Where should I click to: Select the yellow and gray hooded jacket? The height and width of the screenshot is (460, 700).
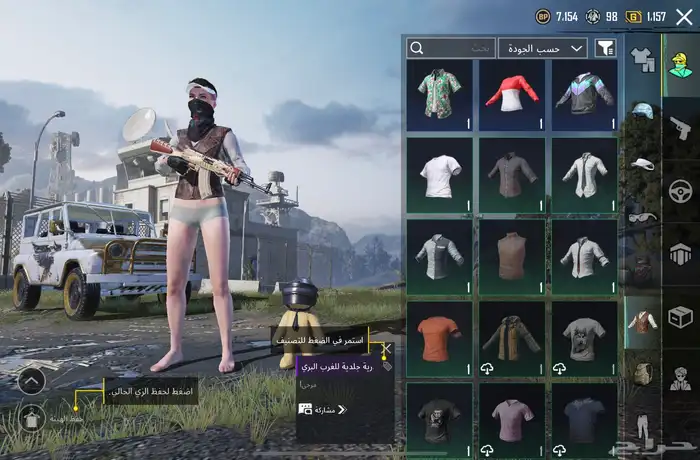tap(513, 340)
